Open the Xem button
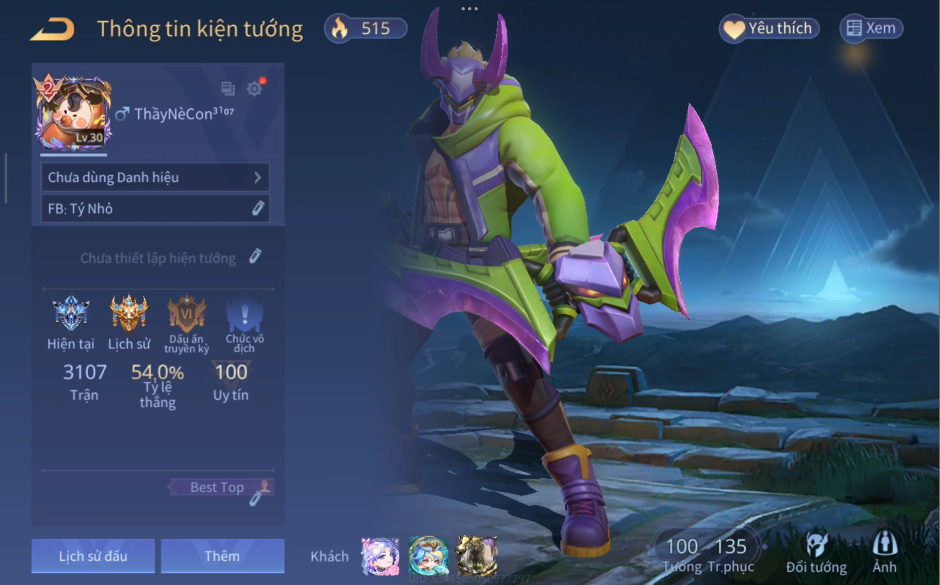The width and height of the screenshot is (940, 585). tap(871, 29)
